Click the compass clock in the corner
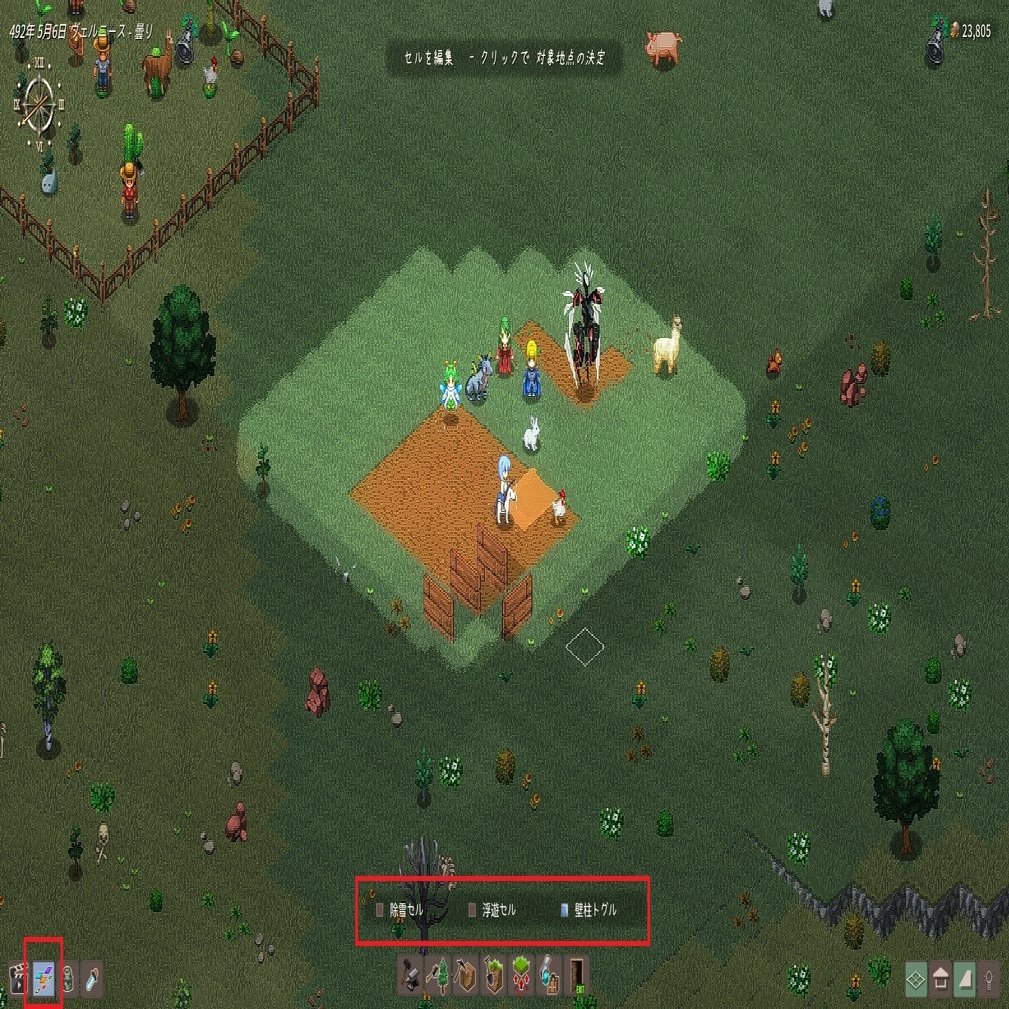 click(39, 101)
